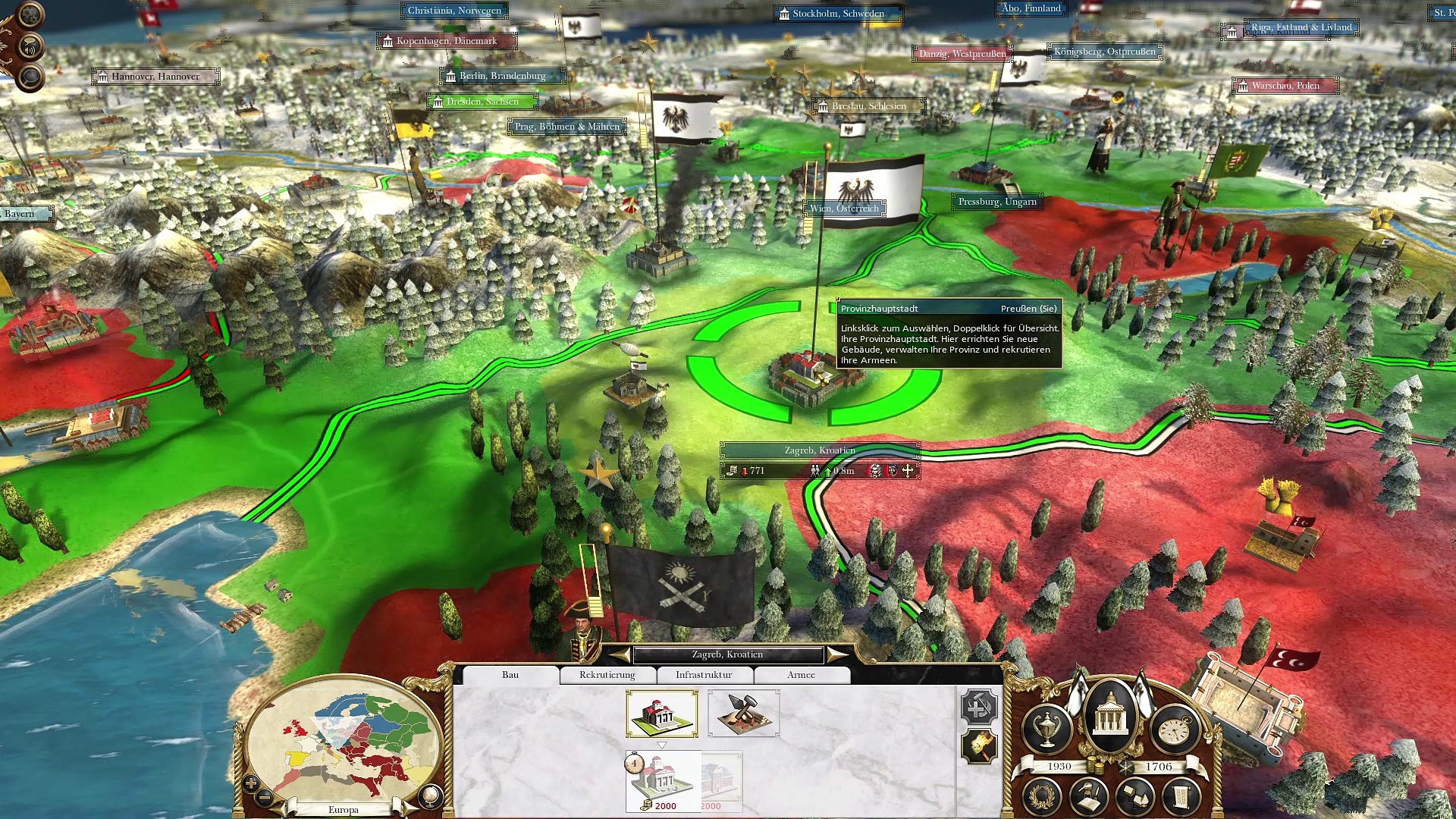Open the Infrastruktur tab
This screenshot has width=1456, height=819.
pyautogui.click(x=704, y=675)
